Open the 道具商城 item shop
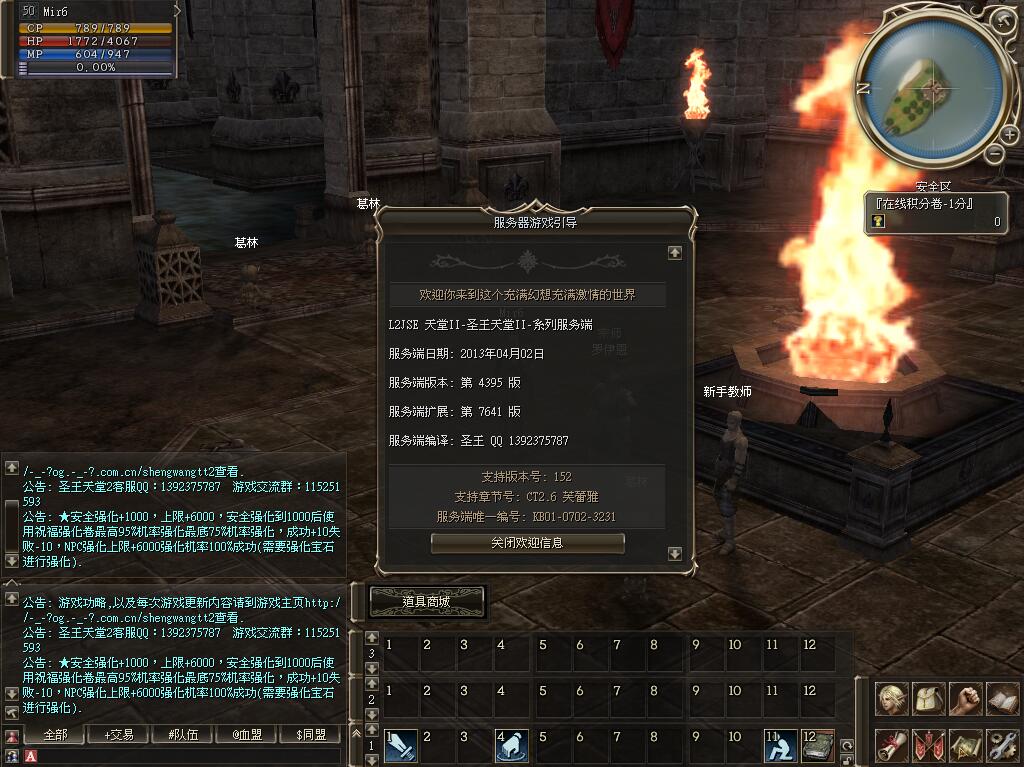This screenshot has width=1024, height=767. coord(427,601)
